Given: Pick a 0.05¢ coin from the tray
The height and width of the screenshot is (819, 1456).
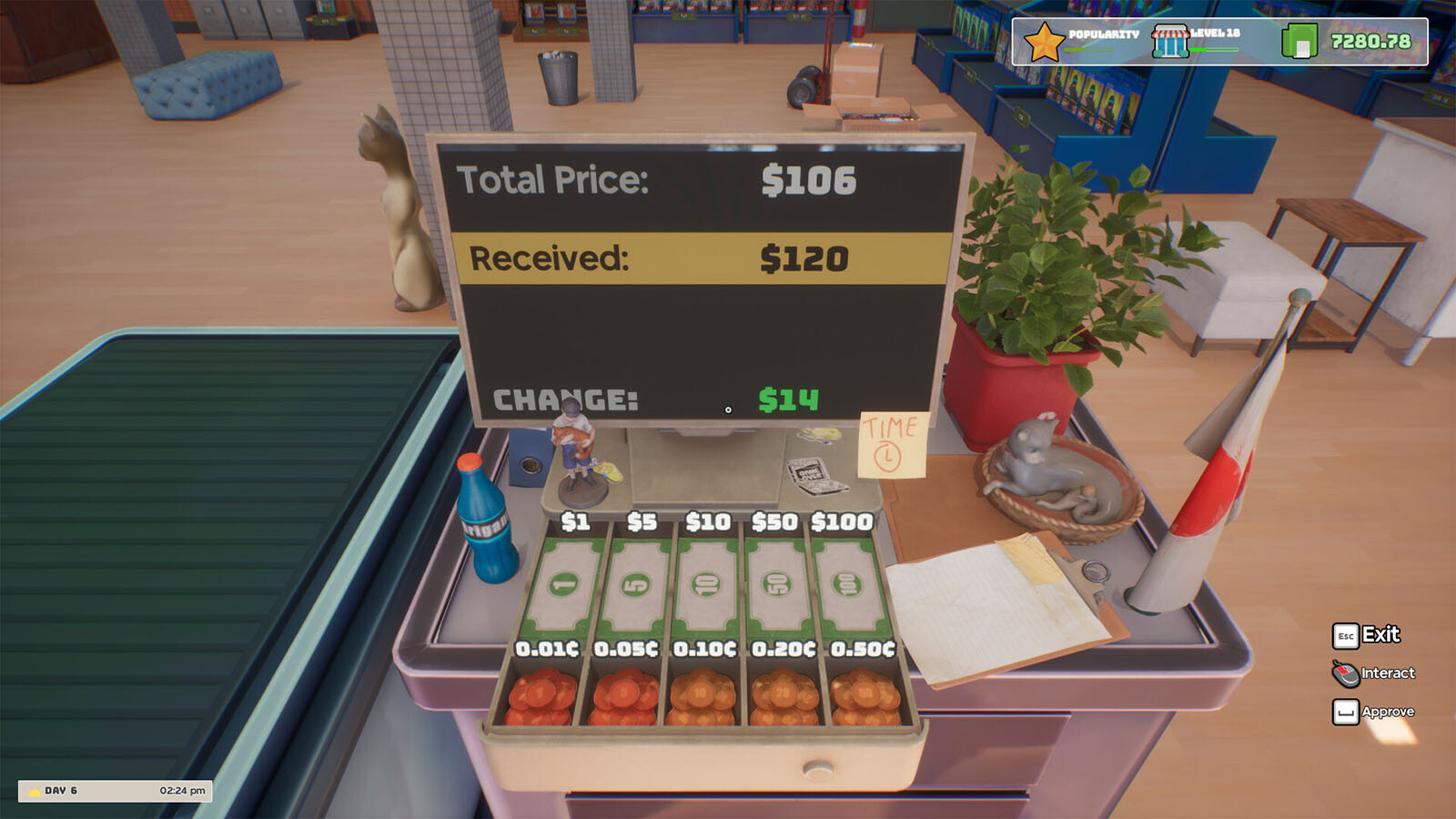Looking at the screenshot, I should point(623,698).
